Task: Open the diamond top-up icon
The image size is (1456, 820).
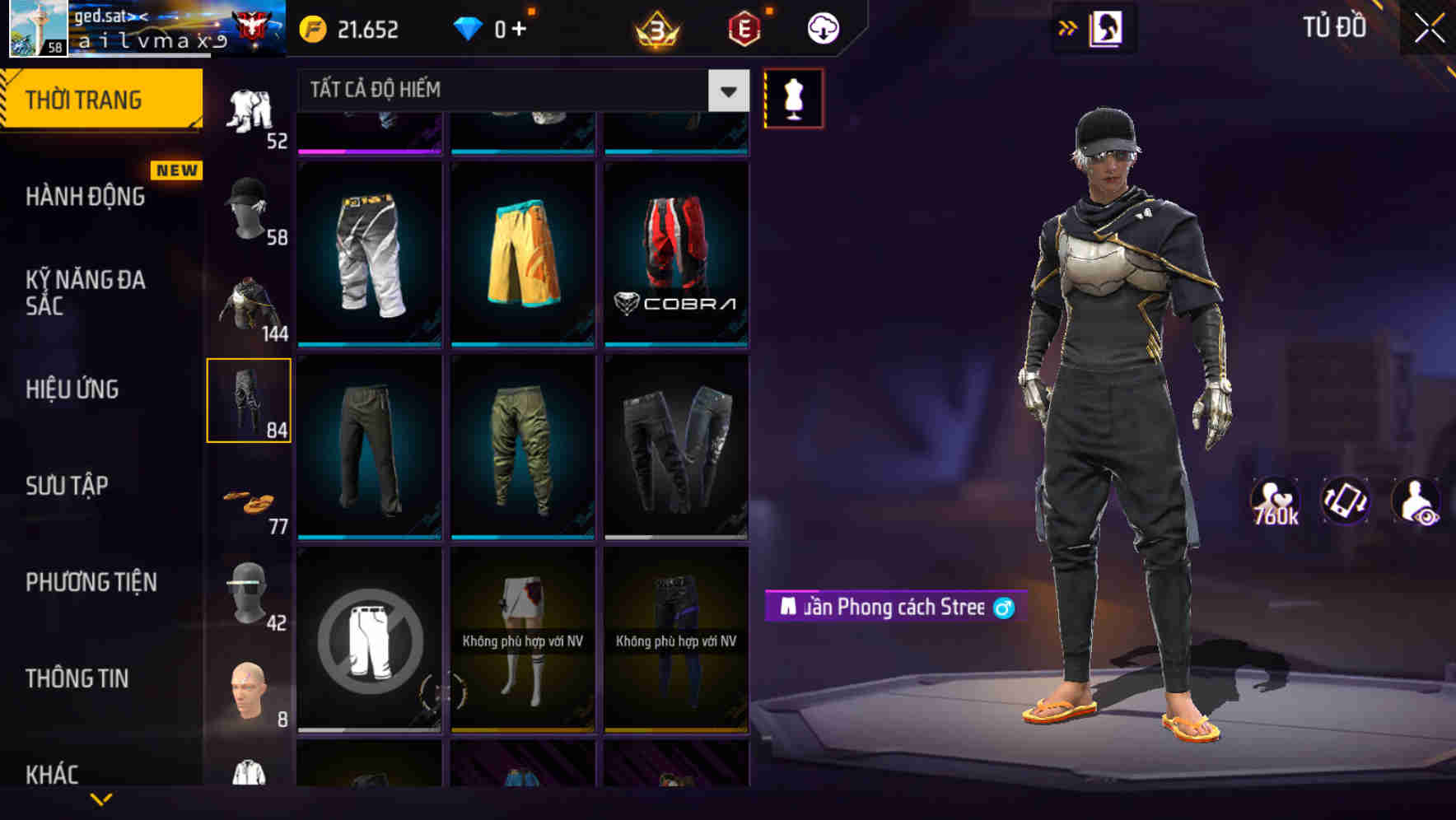Action: coord(466,27)
